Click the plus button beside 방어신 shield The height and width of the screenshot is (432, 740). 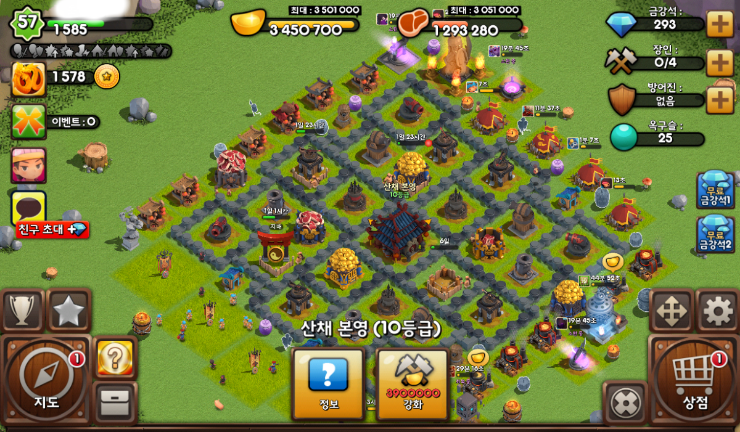[720, 100]
